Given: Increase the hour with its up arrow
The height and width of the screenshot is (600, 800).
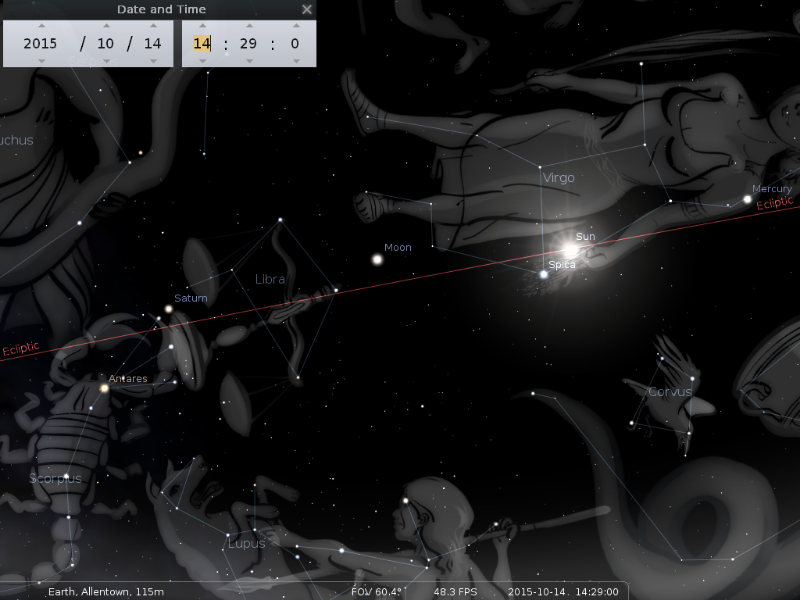Looking at the screenshot, I should point(202,26).
